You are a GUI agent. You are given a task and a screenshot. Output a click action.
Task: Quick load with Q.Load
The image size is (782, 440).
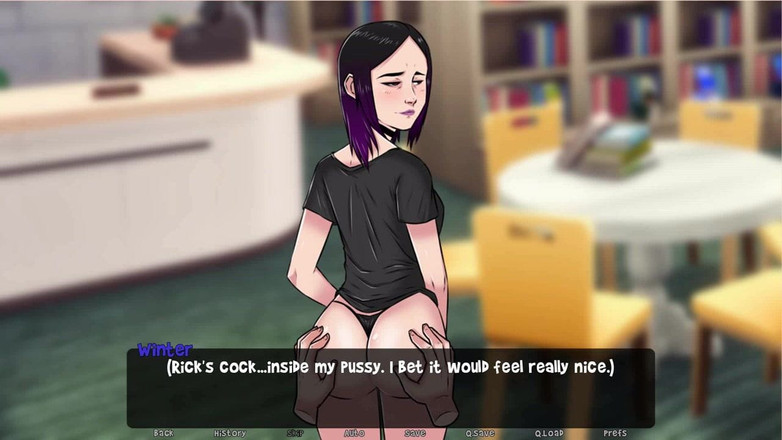coord(548,433)
